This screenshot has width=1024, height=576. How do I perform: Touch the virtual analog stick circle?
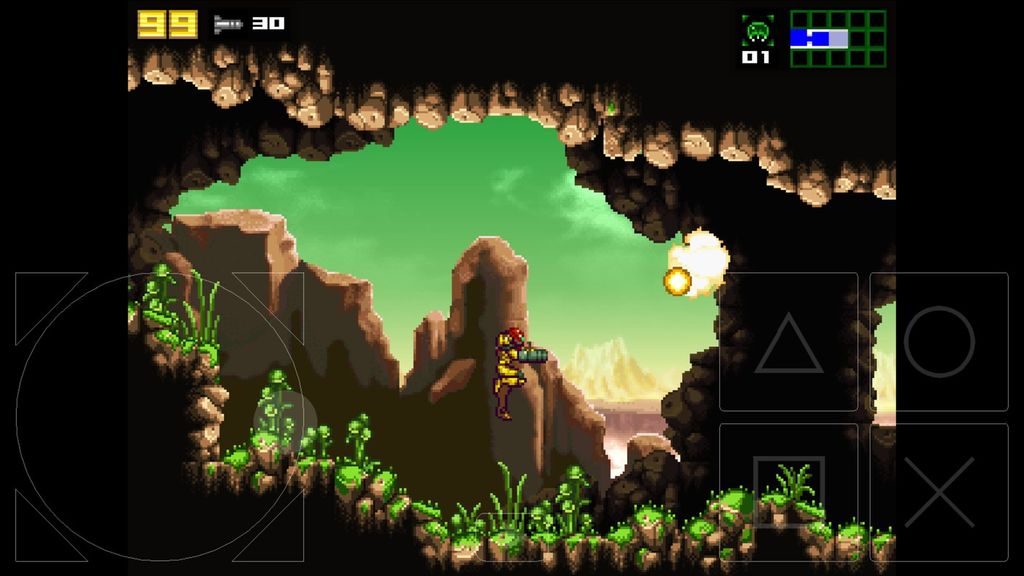click(x=160, y=416)
